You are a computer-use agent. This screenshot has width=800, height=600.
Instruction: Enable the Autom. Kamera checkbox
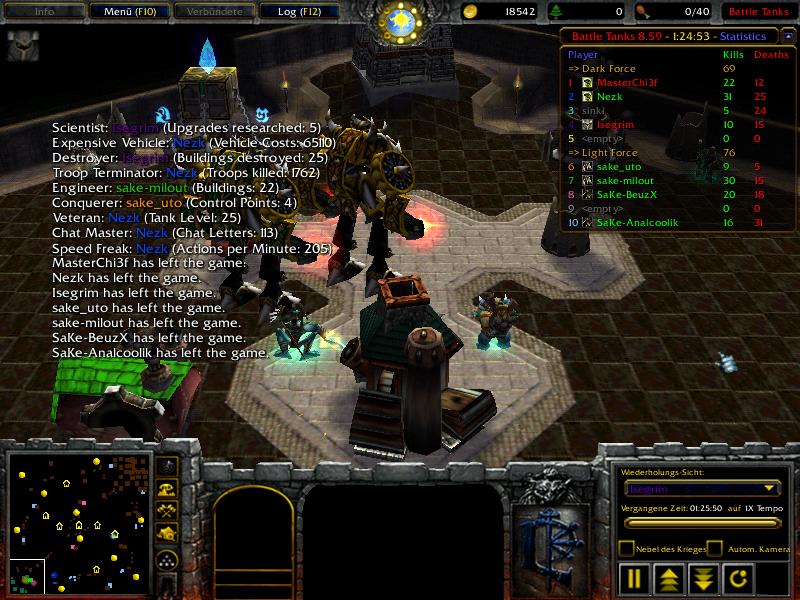point(714,549)
